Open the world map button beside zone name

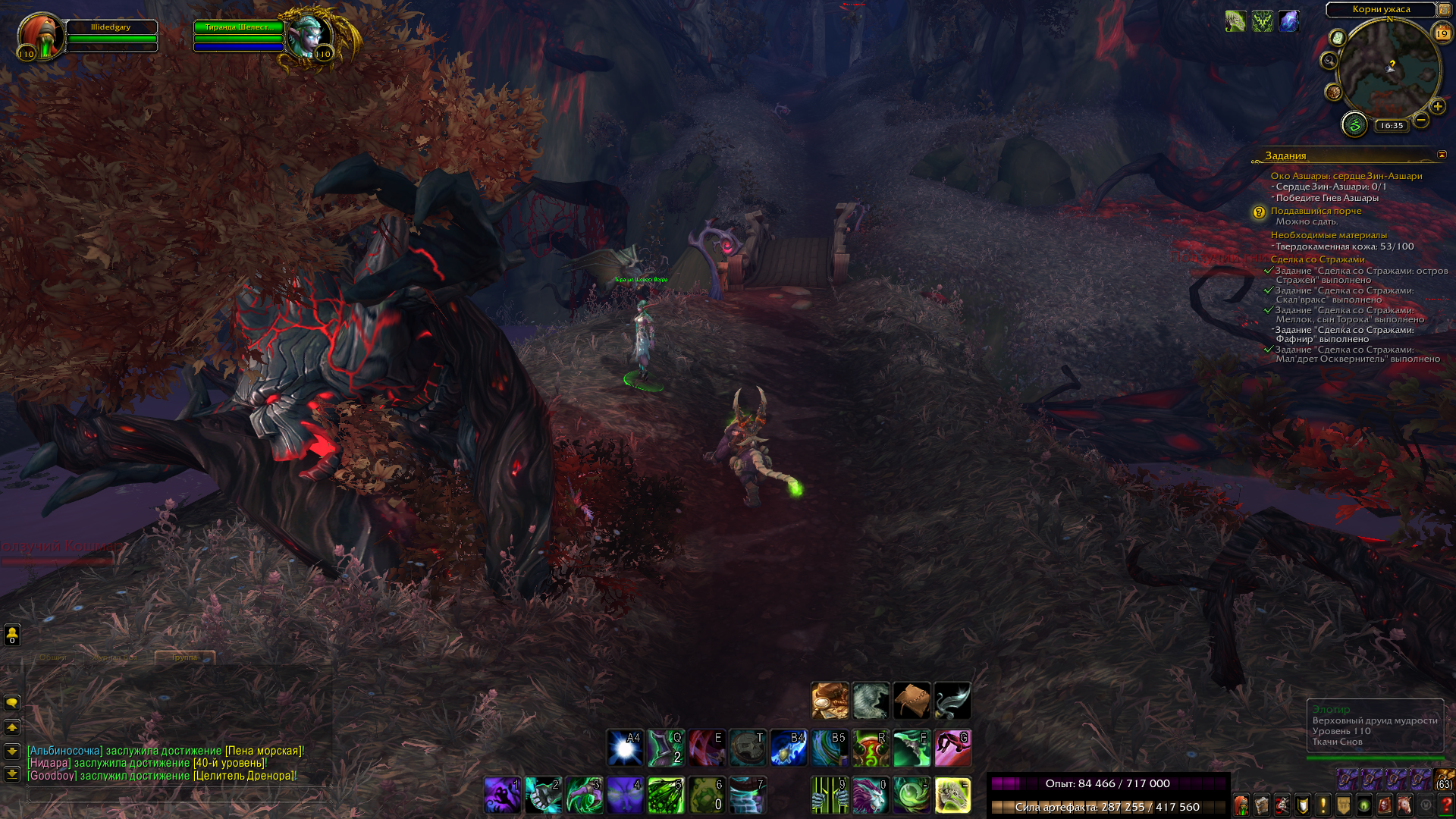click(1445, 10)
